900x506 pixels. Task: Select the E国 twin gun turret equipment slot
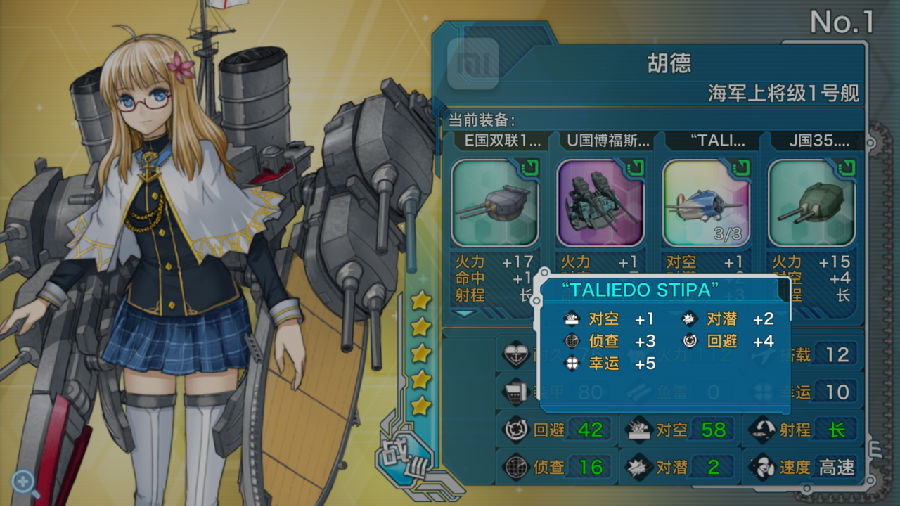(x=495, y=203)
